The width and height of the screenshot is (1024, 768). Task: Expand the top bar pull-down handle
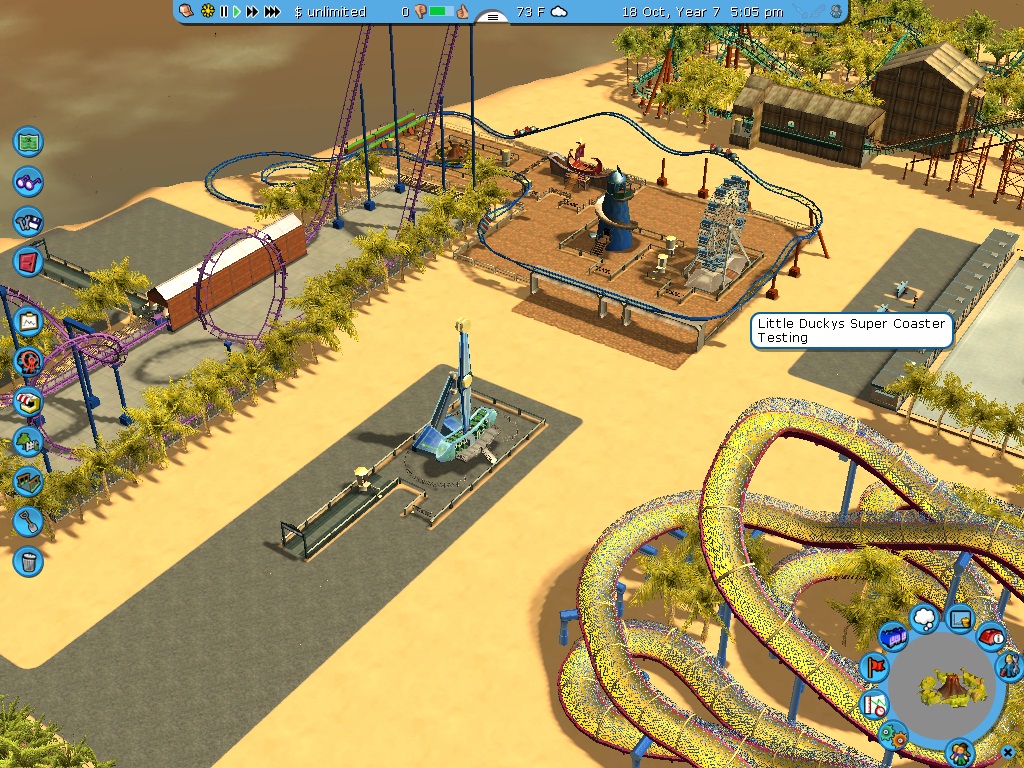point(490,17)
